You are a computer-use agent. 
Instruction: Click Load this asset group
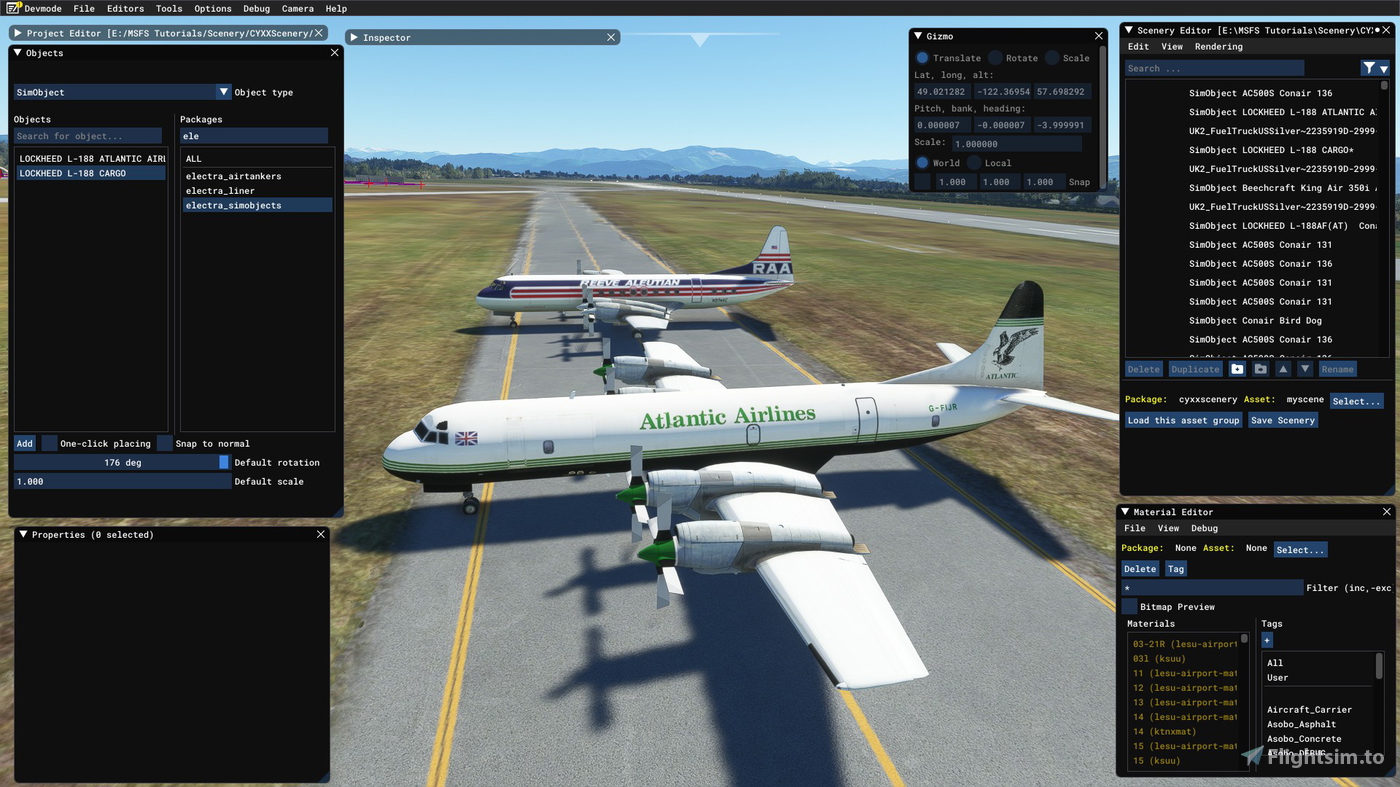1183,420
